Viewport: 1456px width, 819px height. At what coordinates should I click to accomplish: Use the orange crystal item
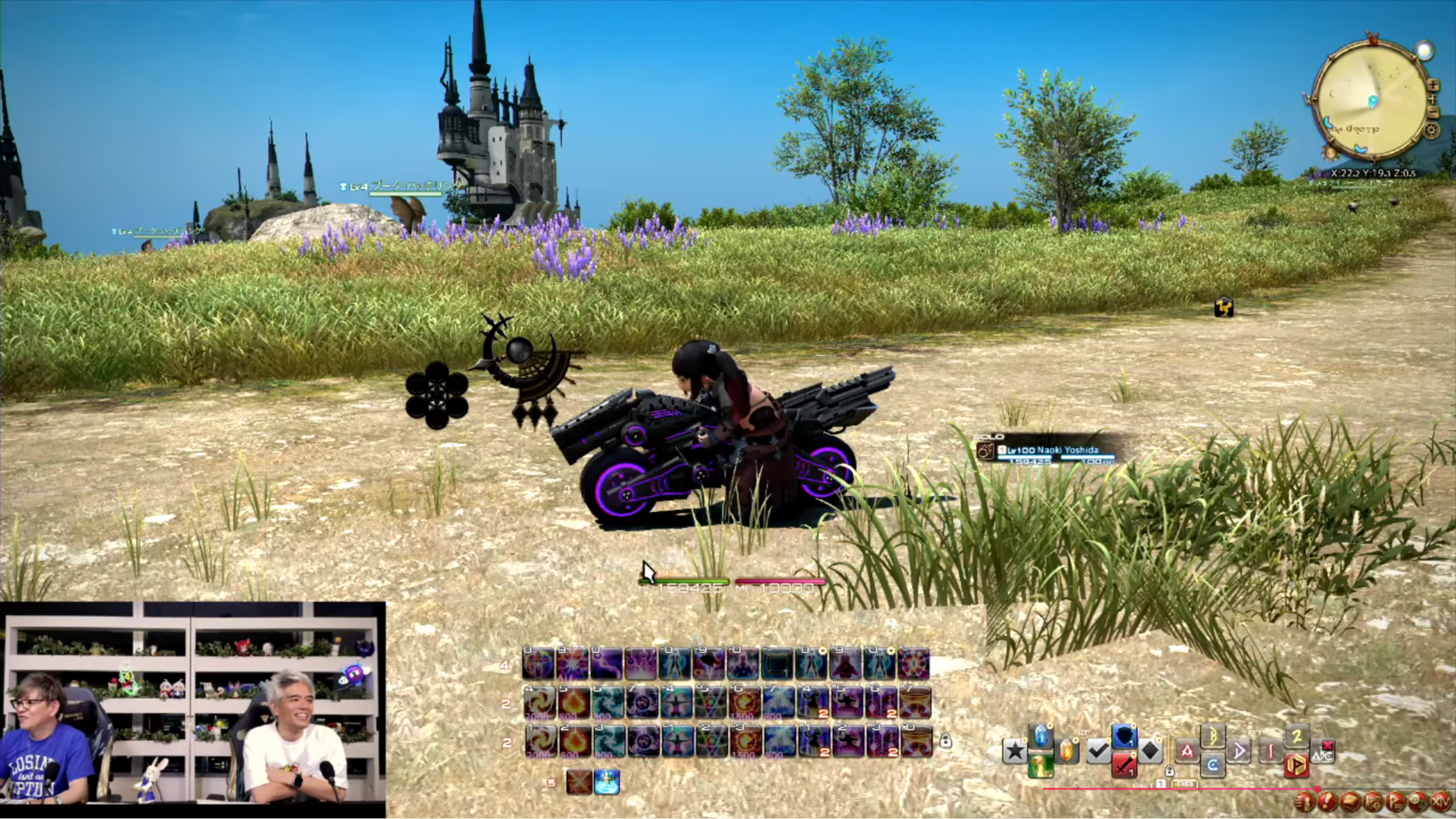[x=1067, y=751]
